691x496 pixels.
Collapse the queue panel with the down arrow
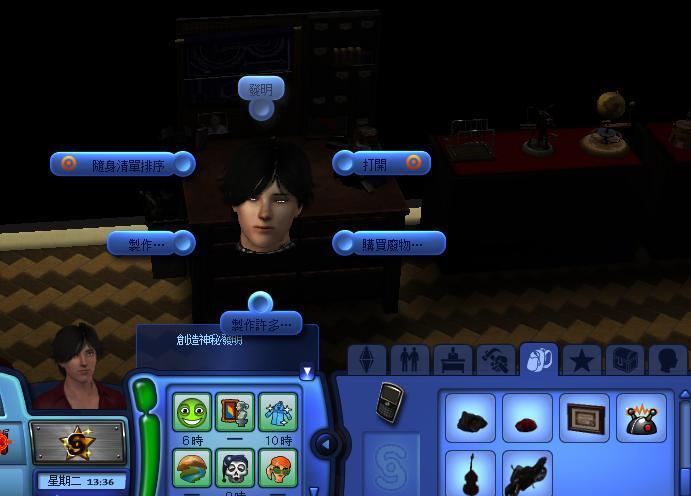pos(307,373)
